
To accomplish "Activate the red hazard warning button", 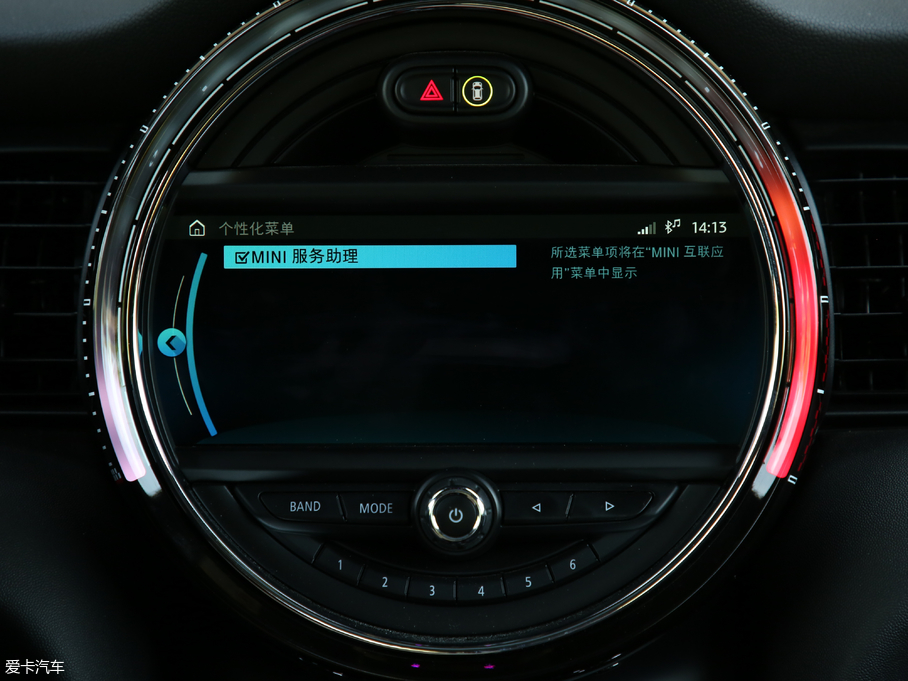I will [x=432, y=92].
